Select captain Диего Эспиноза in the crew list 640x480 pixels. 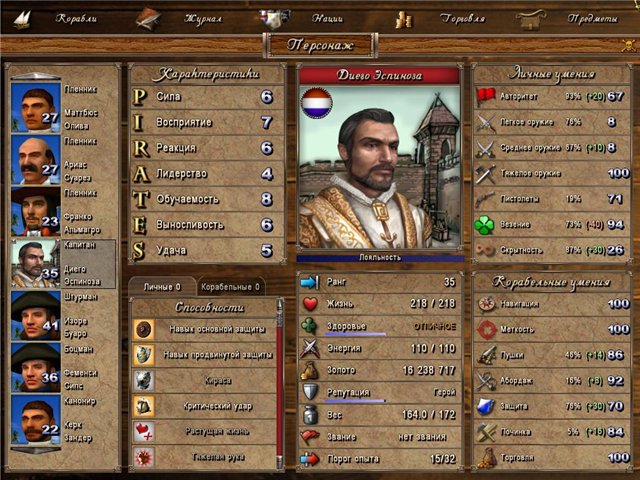click(34, 262)
